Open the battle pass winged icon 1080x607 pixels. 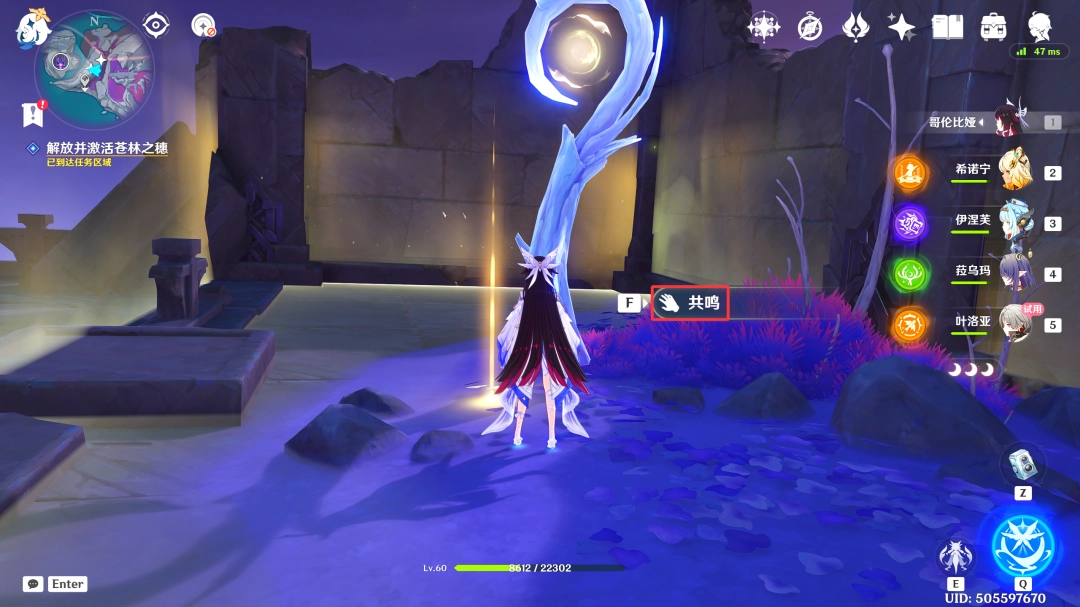point(856,27)
